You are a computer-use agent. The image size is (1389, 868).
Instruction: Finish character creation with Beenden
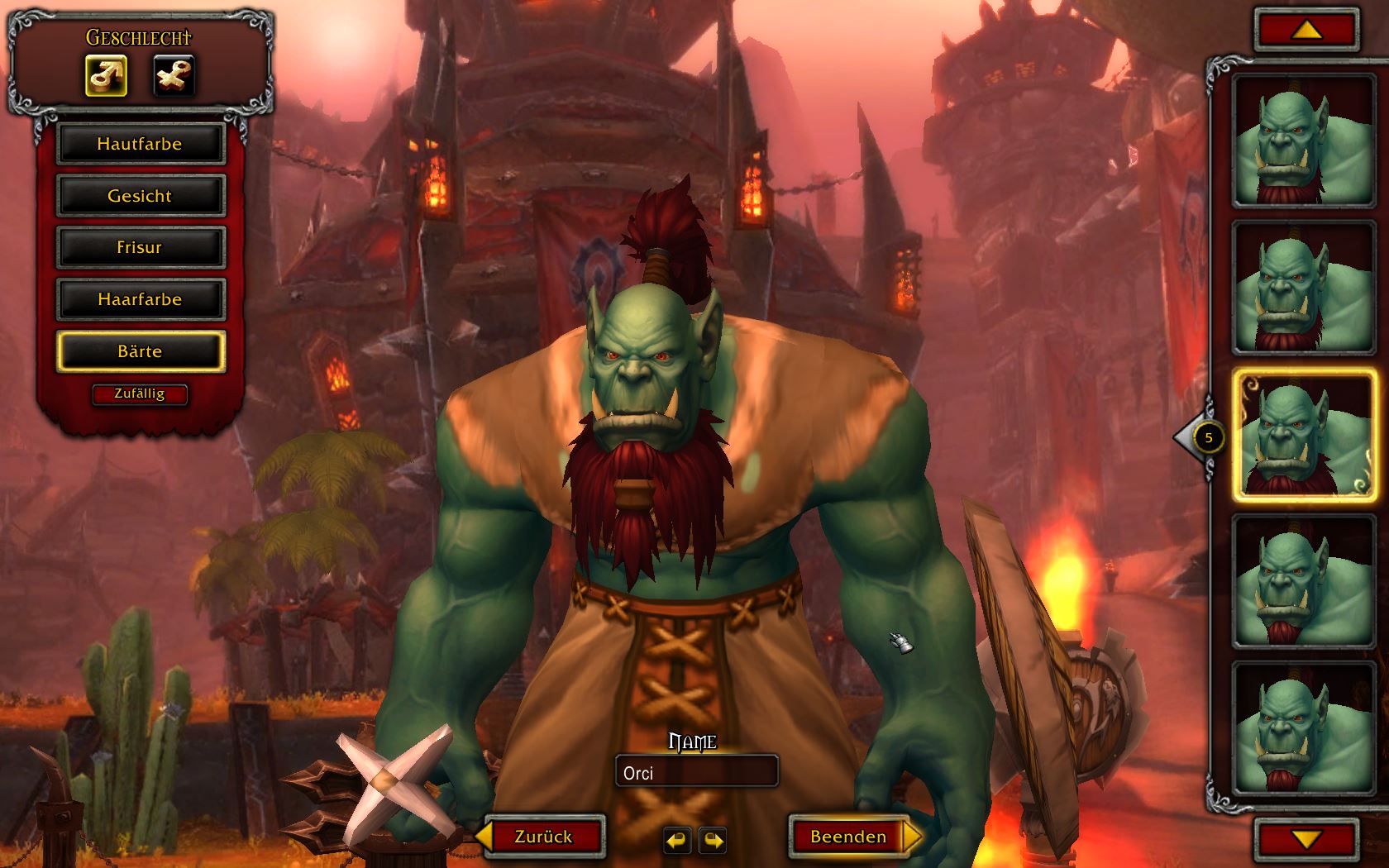[849, 837]
